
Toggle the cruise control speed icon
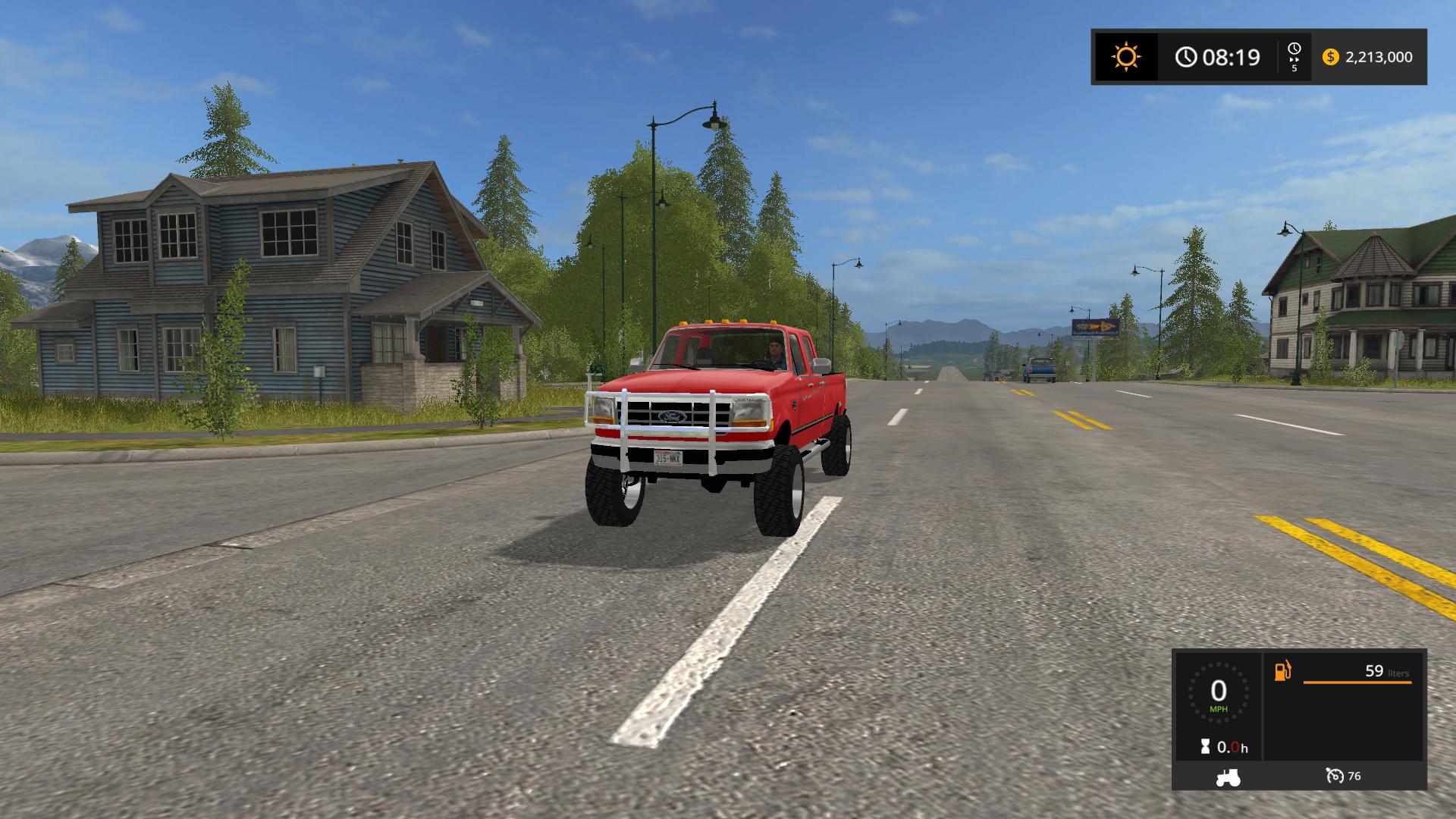coord(1334,776)
